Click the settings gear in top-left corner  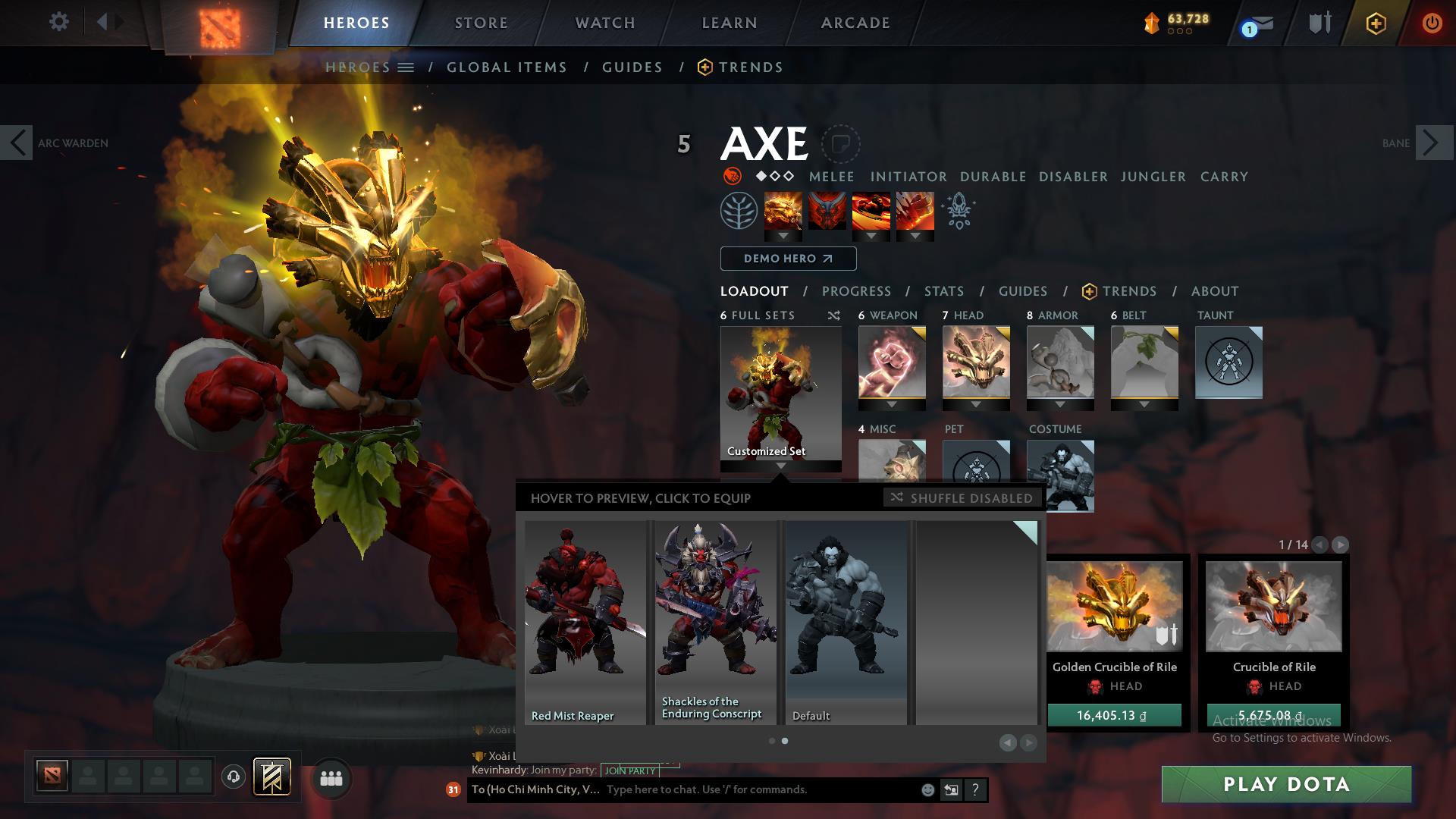pos(59,21)
